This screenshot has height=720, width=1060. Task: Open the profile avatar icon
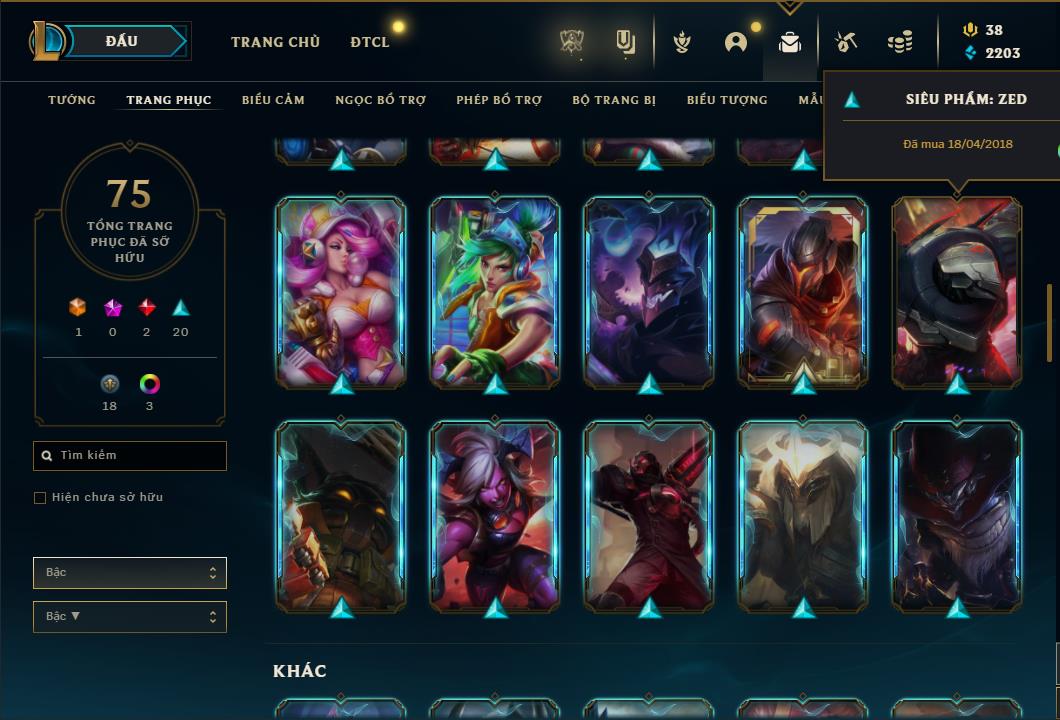pos(736,42)
